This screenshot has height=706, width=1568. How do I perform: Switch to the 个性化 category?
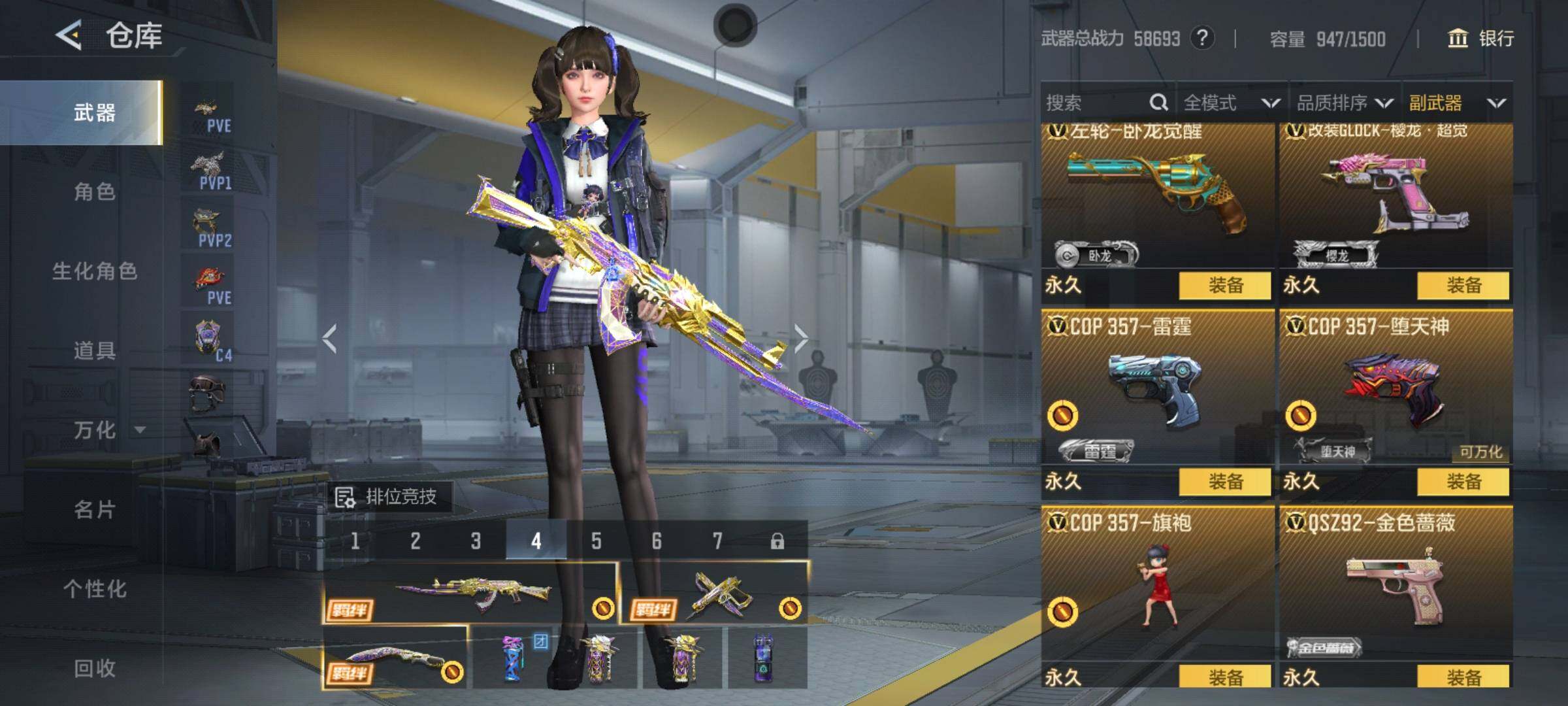95,589
